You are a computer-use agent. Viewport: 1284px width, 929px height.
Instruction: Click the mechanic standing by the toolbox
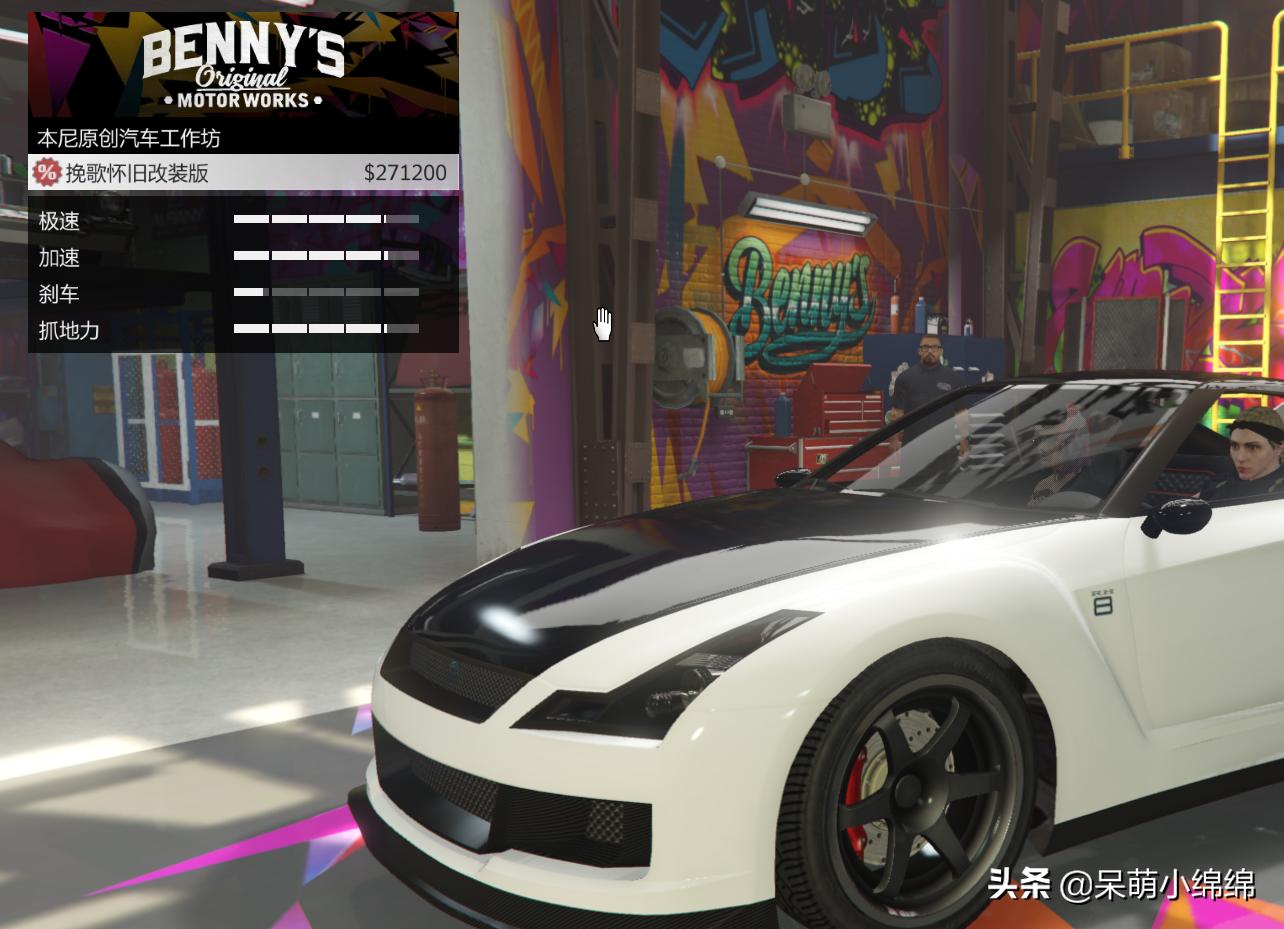click(925, 385)
